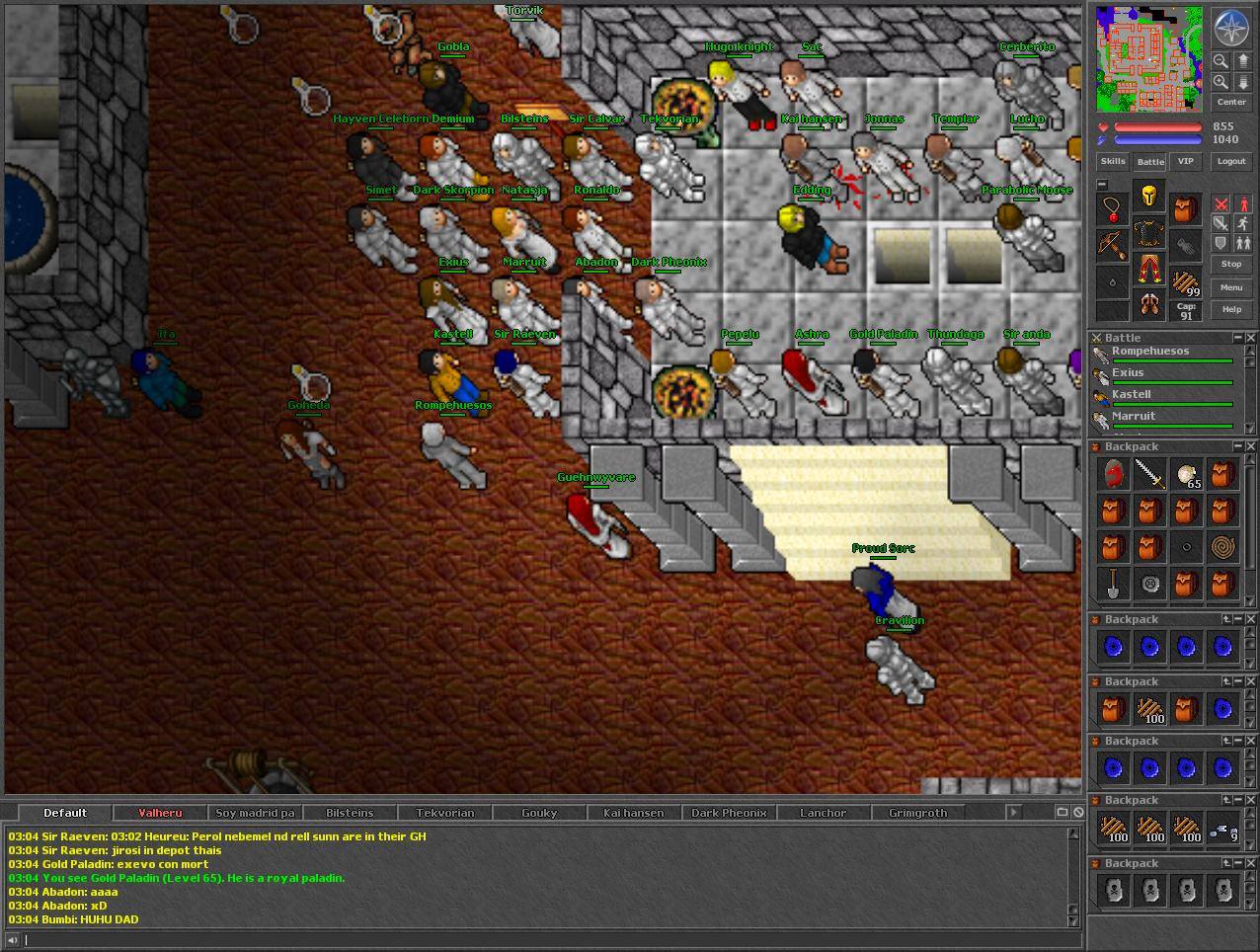Select the coiled rope in the backpack
Image resolution: width=1260 pixels, height=952 pixels.
[x=1222, y=547]
